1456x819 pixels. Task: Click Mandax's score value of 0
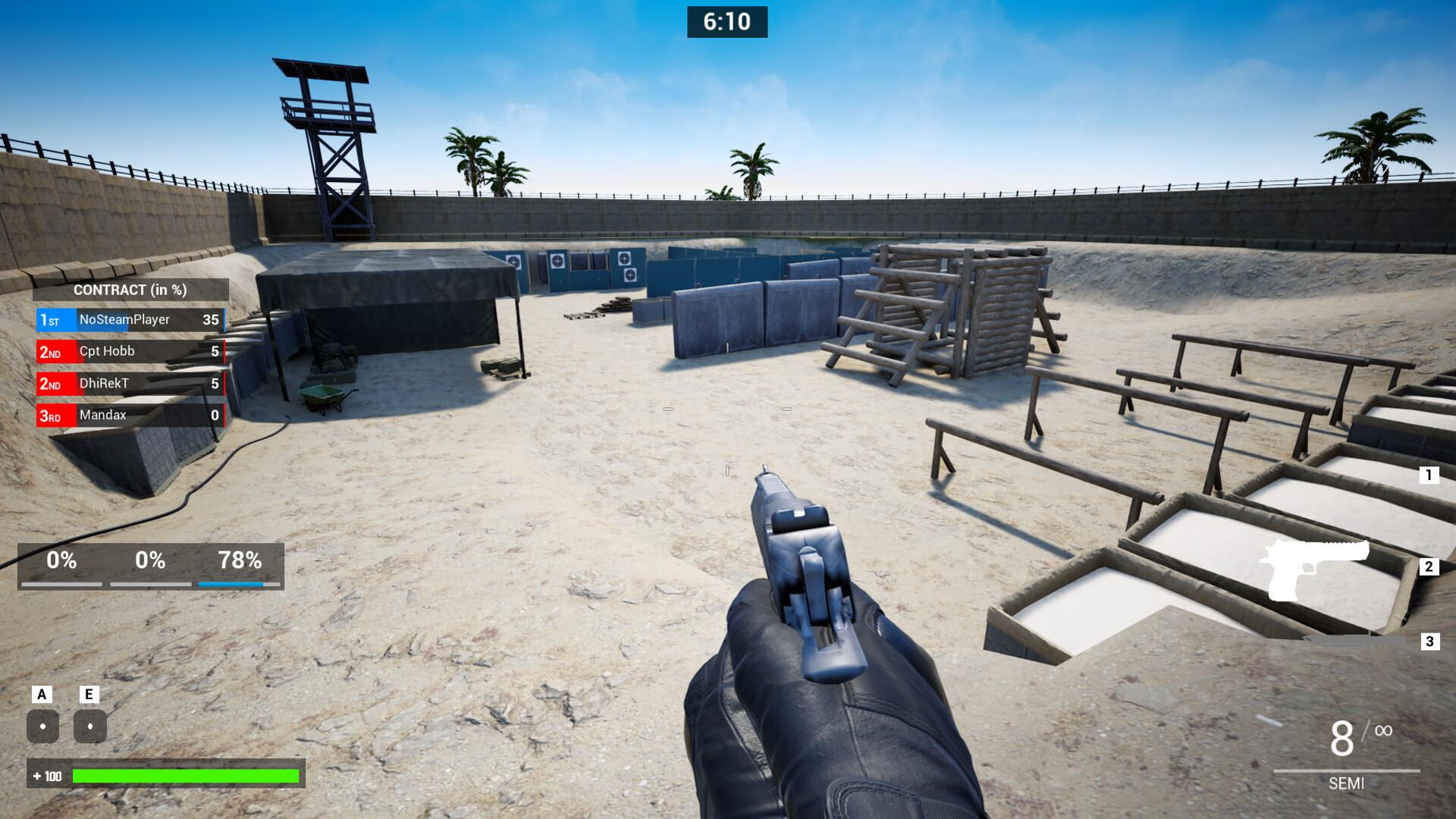(x=214, y=415)
